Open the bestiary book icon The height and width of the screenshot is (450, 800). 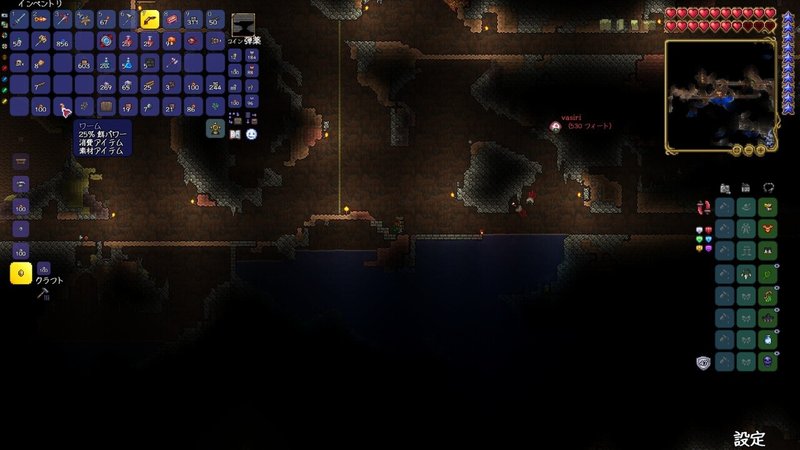pos(234,134)
